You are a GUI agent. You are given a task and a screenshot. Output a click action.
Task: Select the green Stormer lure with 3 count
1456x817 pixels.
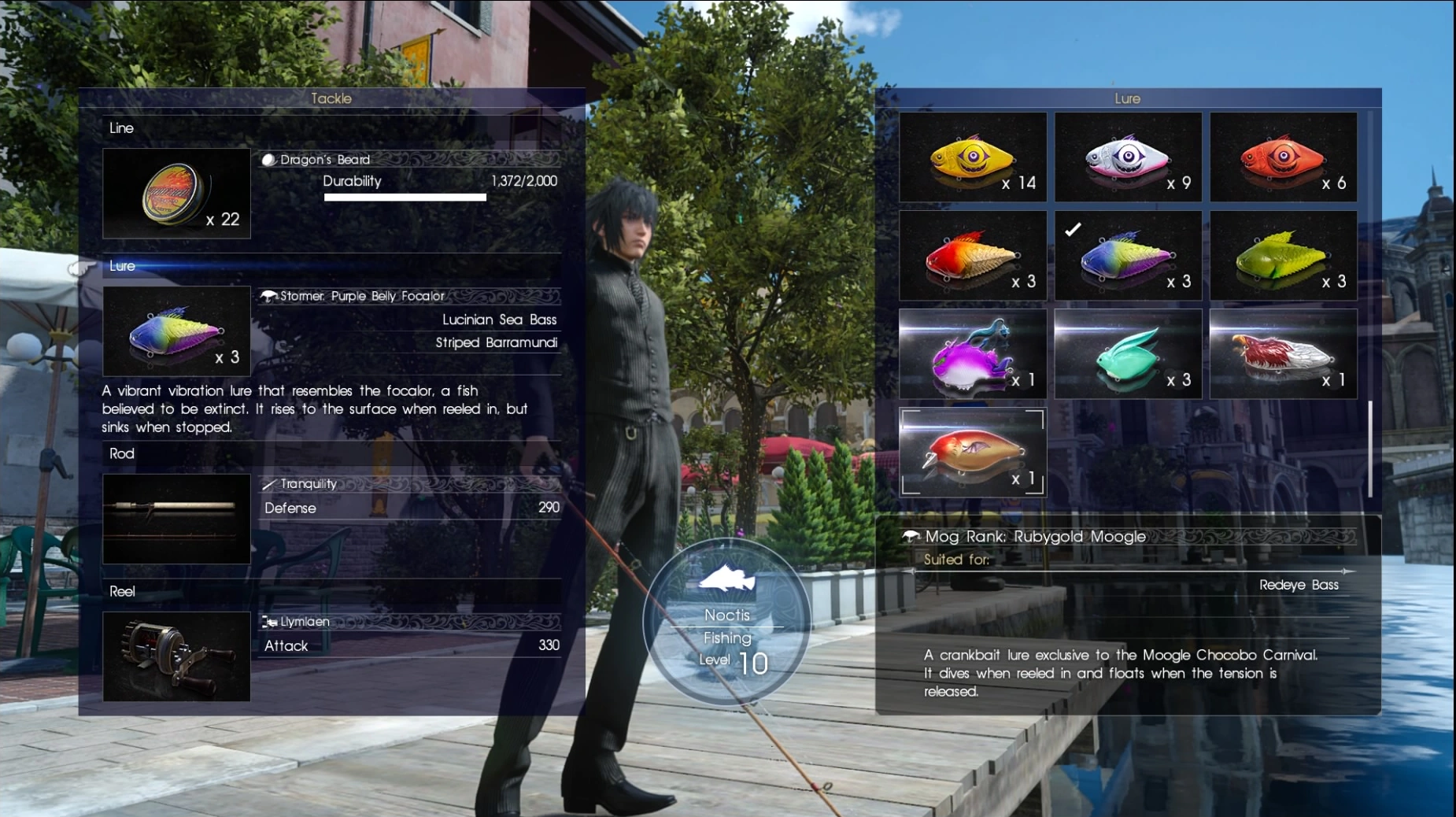coord(1283,255)
